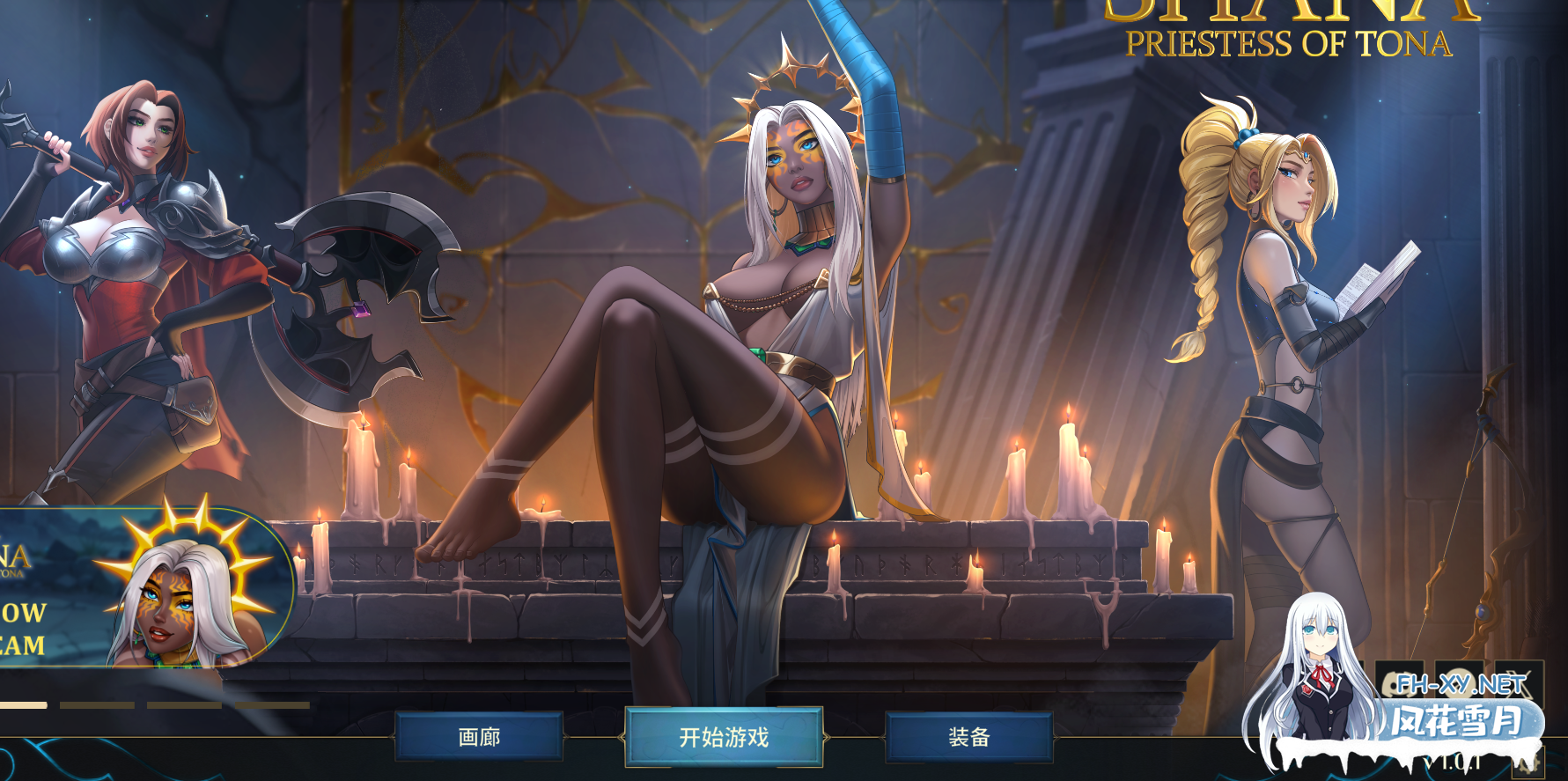This screenshot has width=1568, height=781.
Task: Select the fourth carousel indicator bar
Action: 273,705
